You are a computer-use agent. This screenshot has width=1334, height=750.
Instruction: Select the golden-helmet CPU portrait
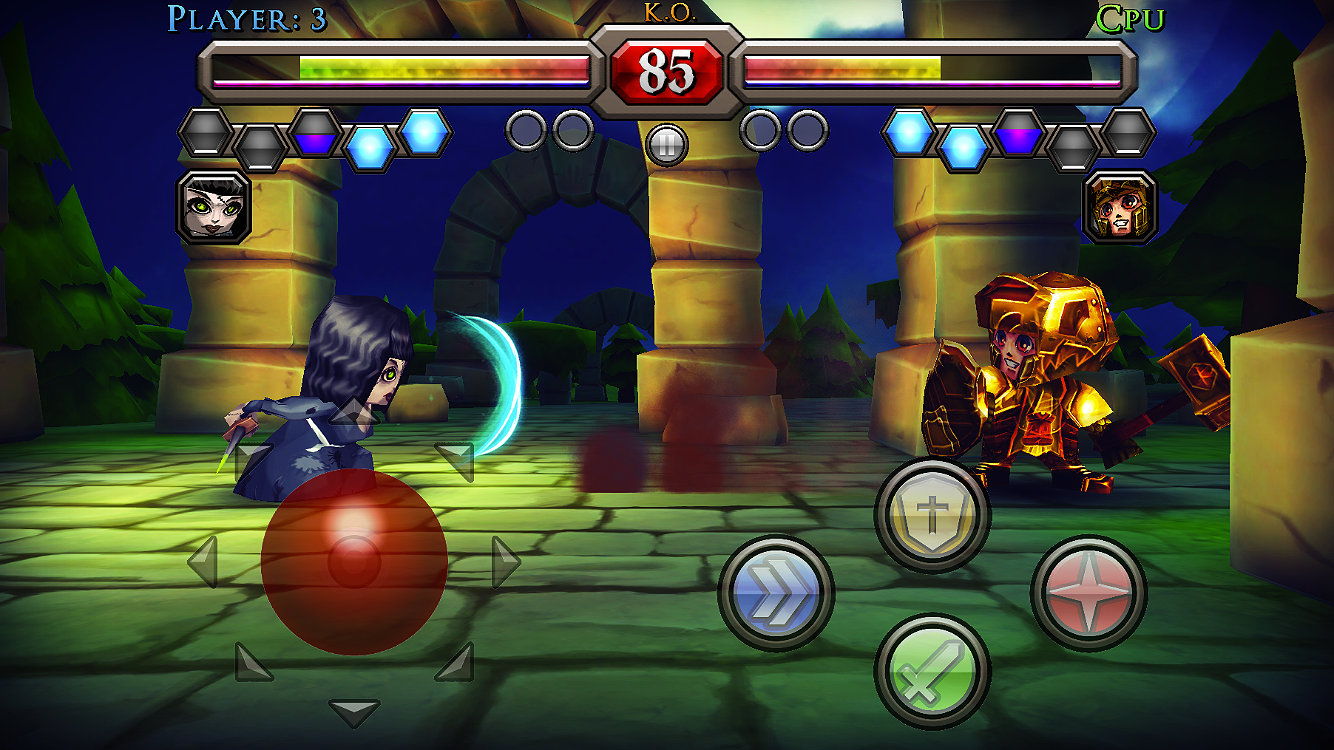pyautogui.click(x=1120, y=207)
